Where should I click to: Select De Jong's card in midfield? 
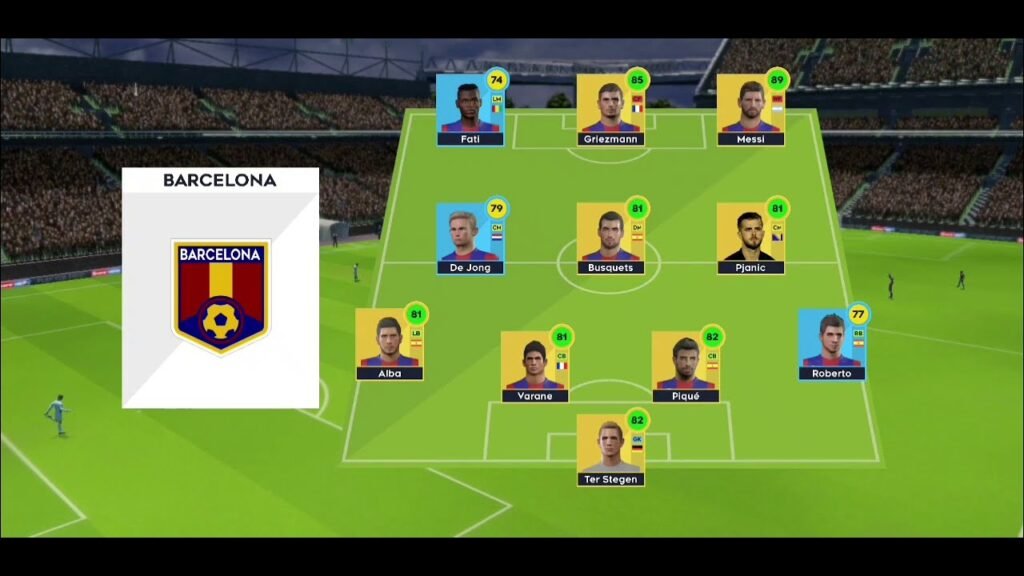pos(469,238)
